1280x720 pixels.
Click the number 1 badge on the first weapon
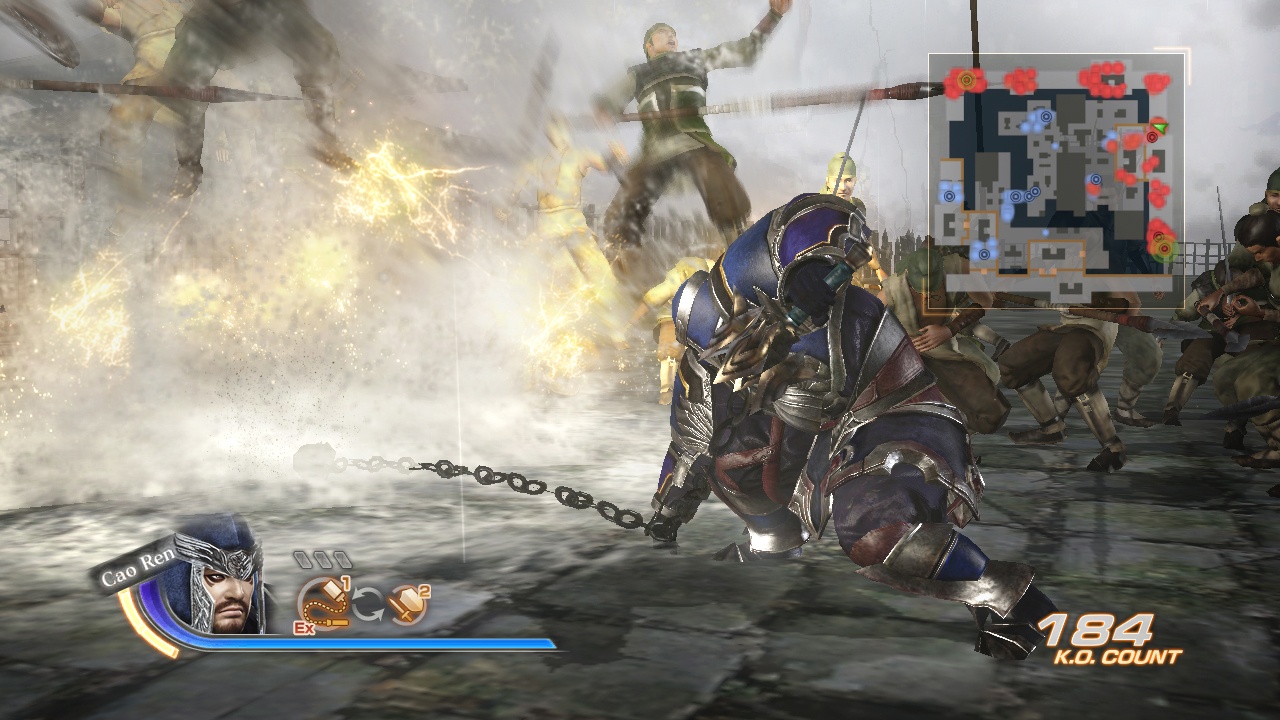tap(346, 584)
